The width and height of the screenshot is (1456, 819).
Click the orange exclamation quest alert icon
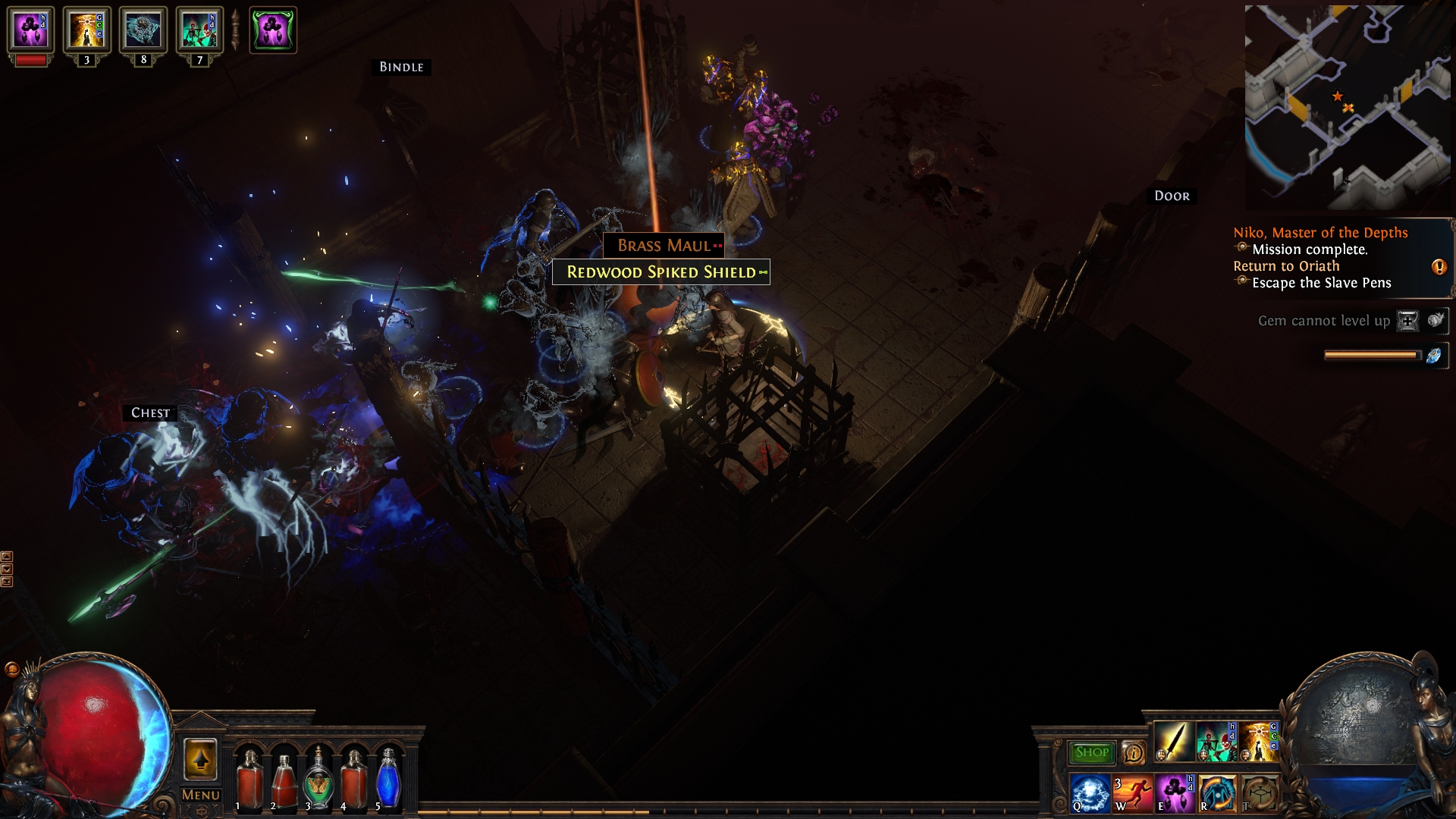pyautogui.click(x=1439, y=267)
